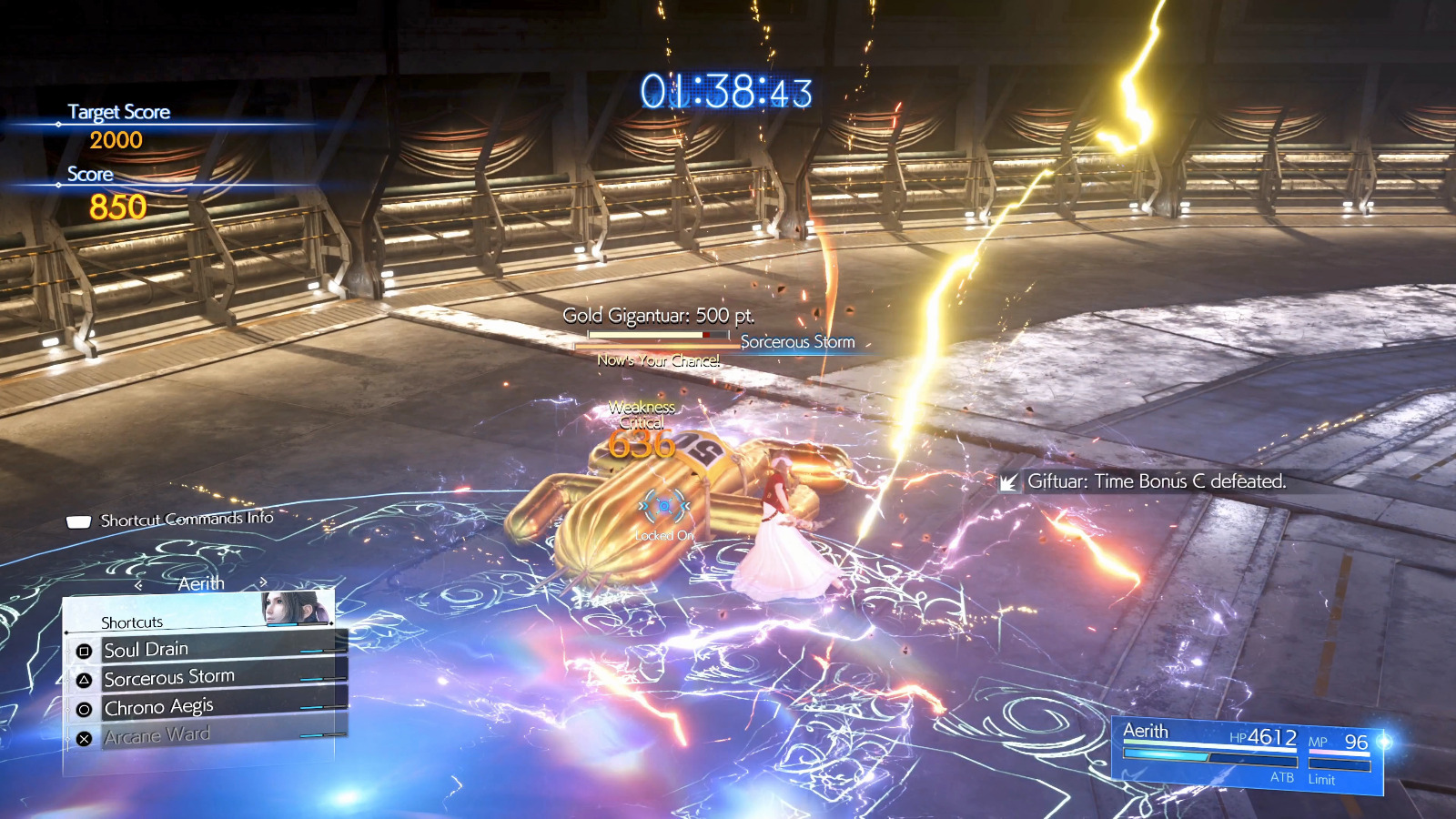Activate the Sorcerous Storm shortcut
The height and width of the screenshot is (819, 1456).
(205, 678)
